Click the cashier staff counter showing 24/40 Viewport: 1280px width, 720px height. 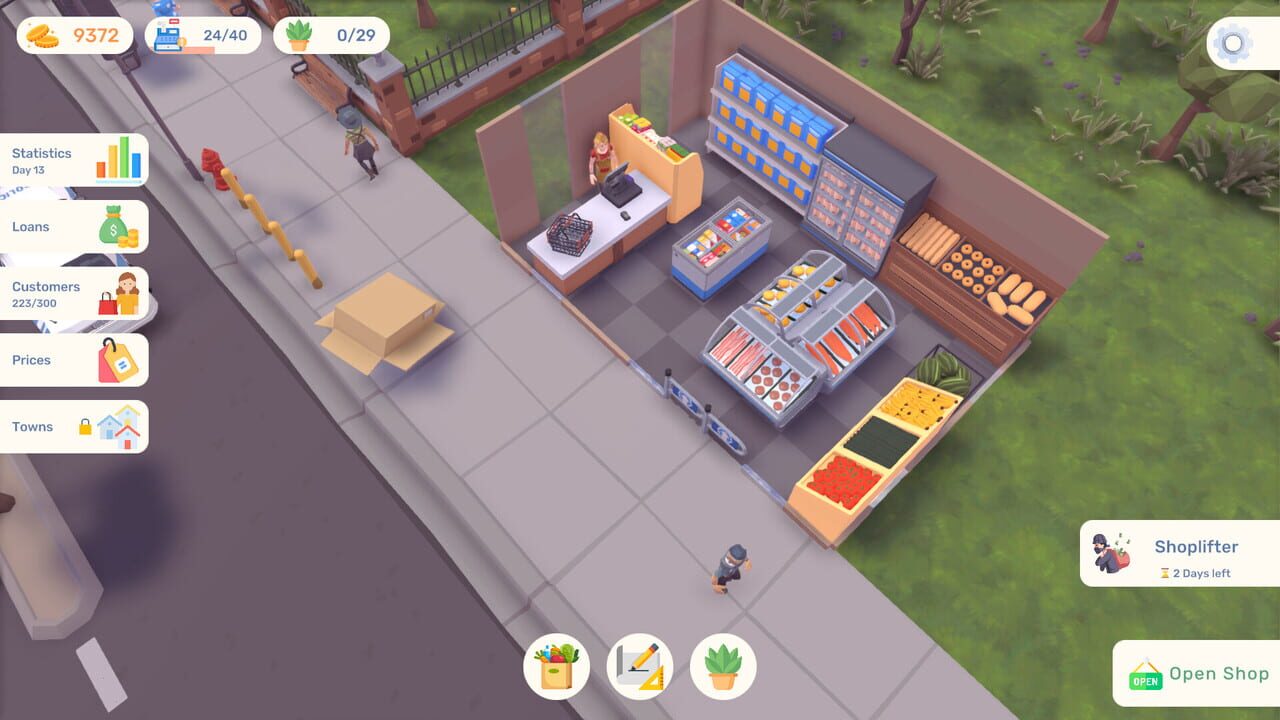tap(203, 35)
